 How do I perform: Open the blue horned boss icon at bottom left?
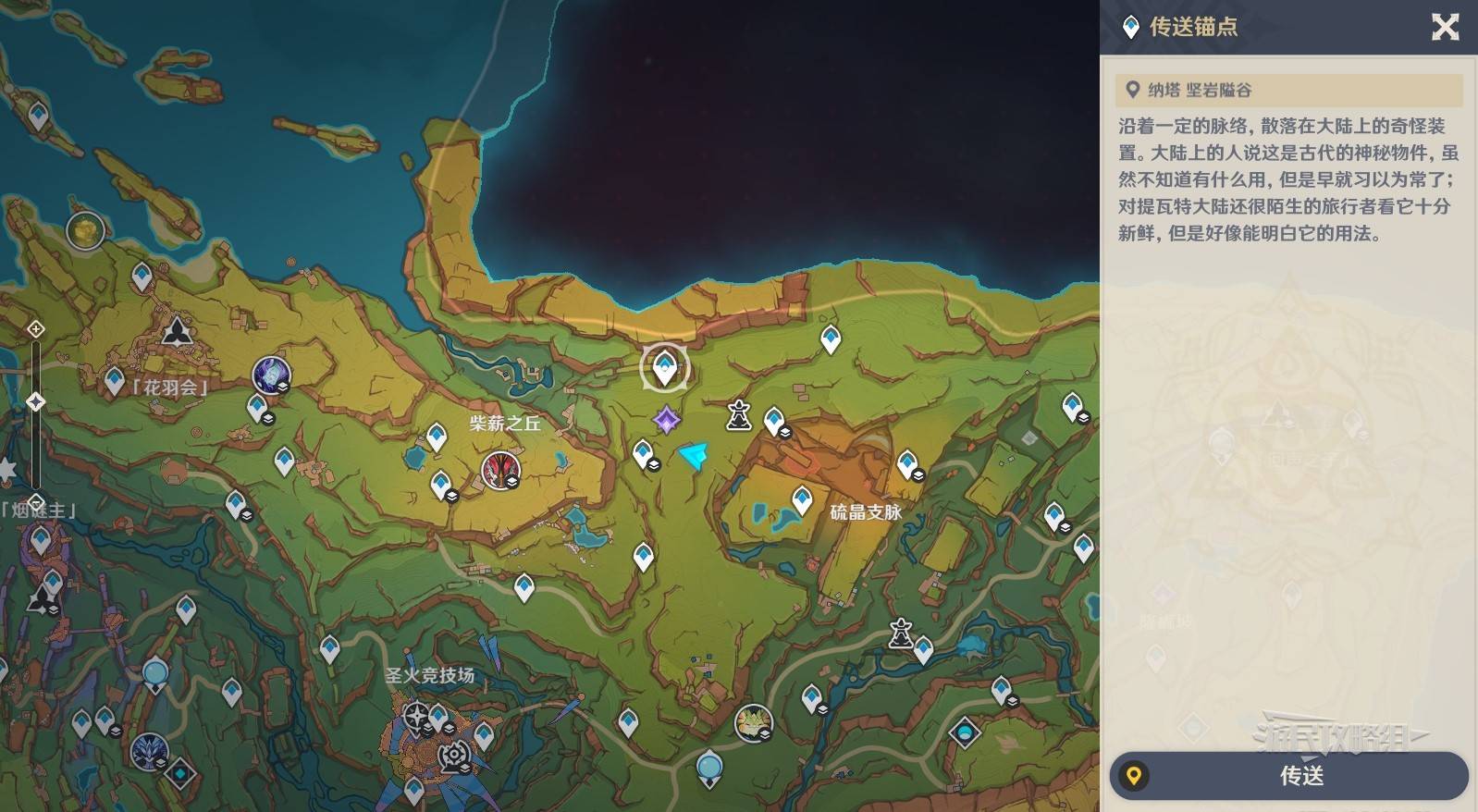pos(149,752)
